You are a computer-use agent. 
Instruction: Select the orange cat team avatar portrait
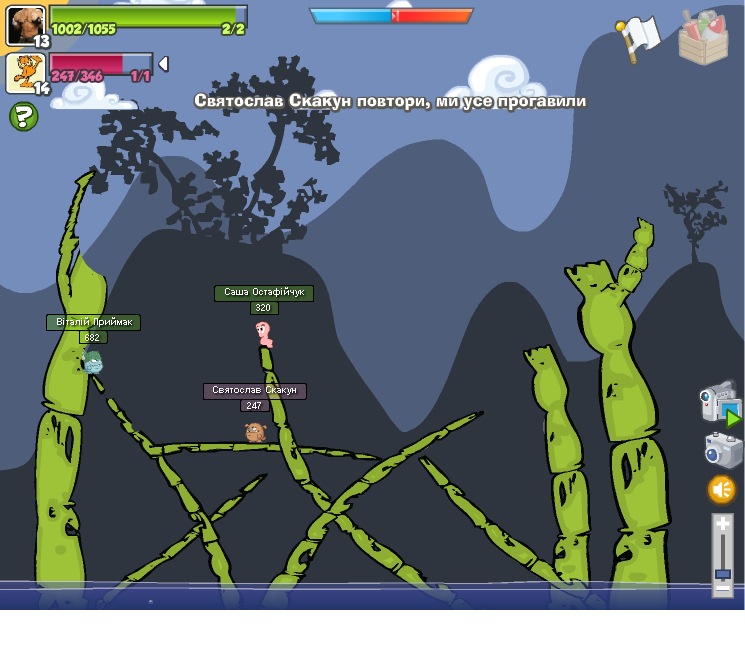tap(24, 72)
